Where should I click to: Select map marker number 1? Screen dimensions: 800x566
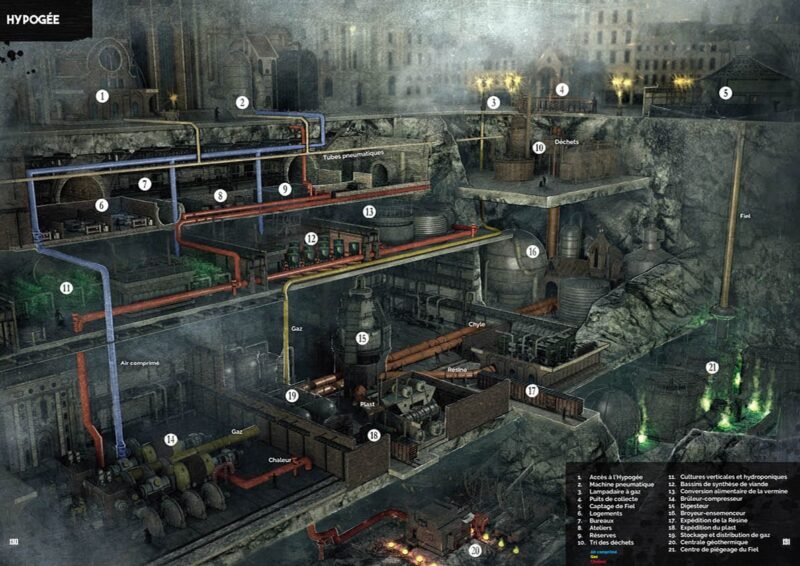tap(102, 97)
